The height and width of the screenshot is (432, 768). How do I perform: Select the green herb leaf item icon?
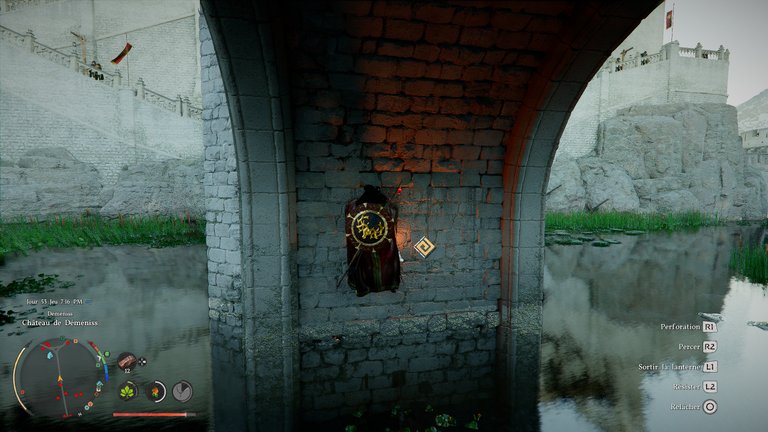(x=128, y=391)
